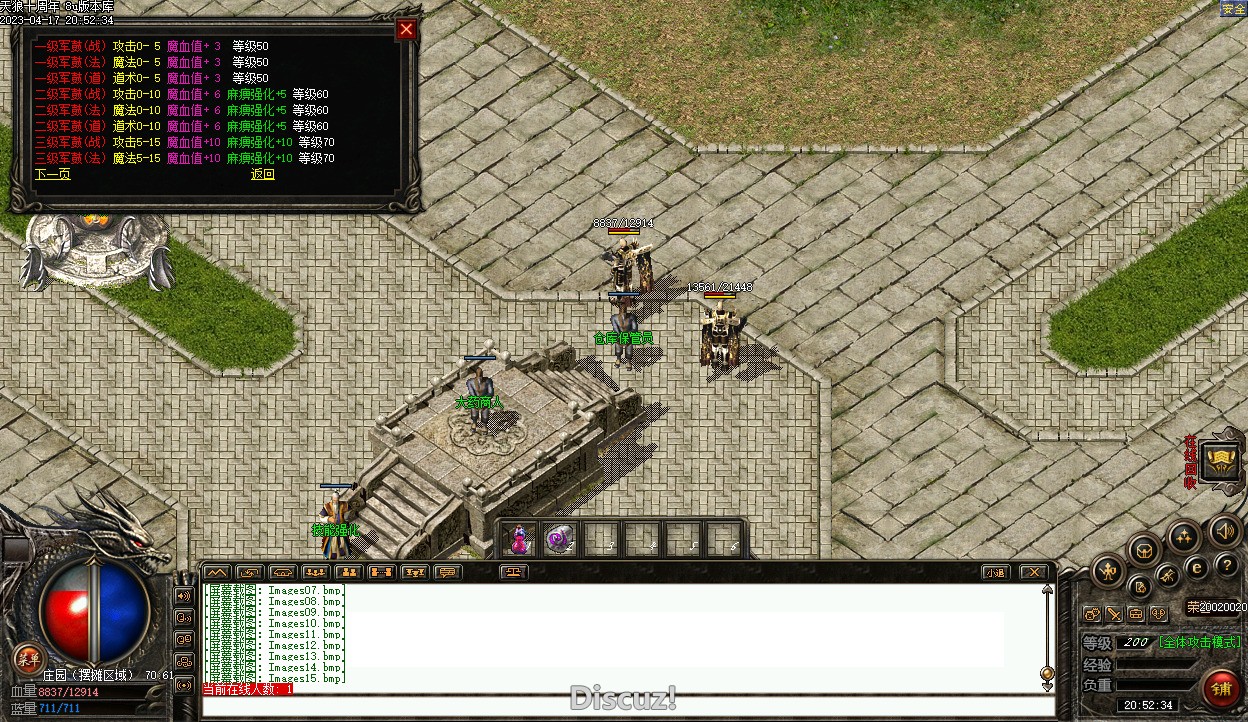Viewport: 1248px width, 722px height.
Task: Click the 小退 logout button
Action: (x=994, y=572)
